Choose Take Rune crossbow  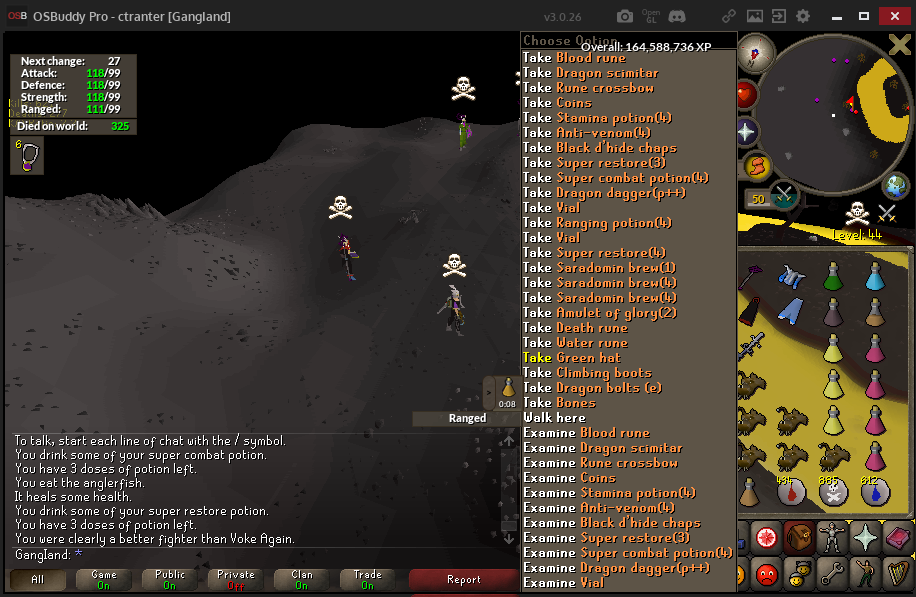click(x=589, y=88)
